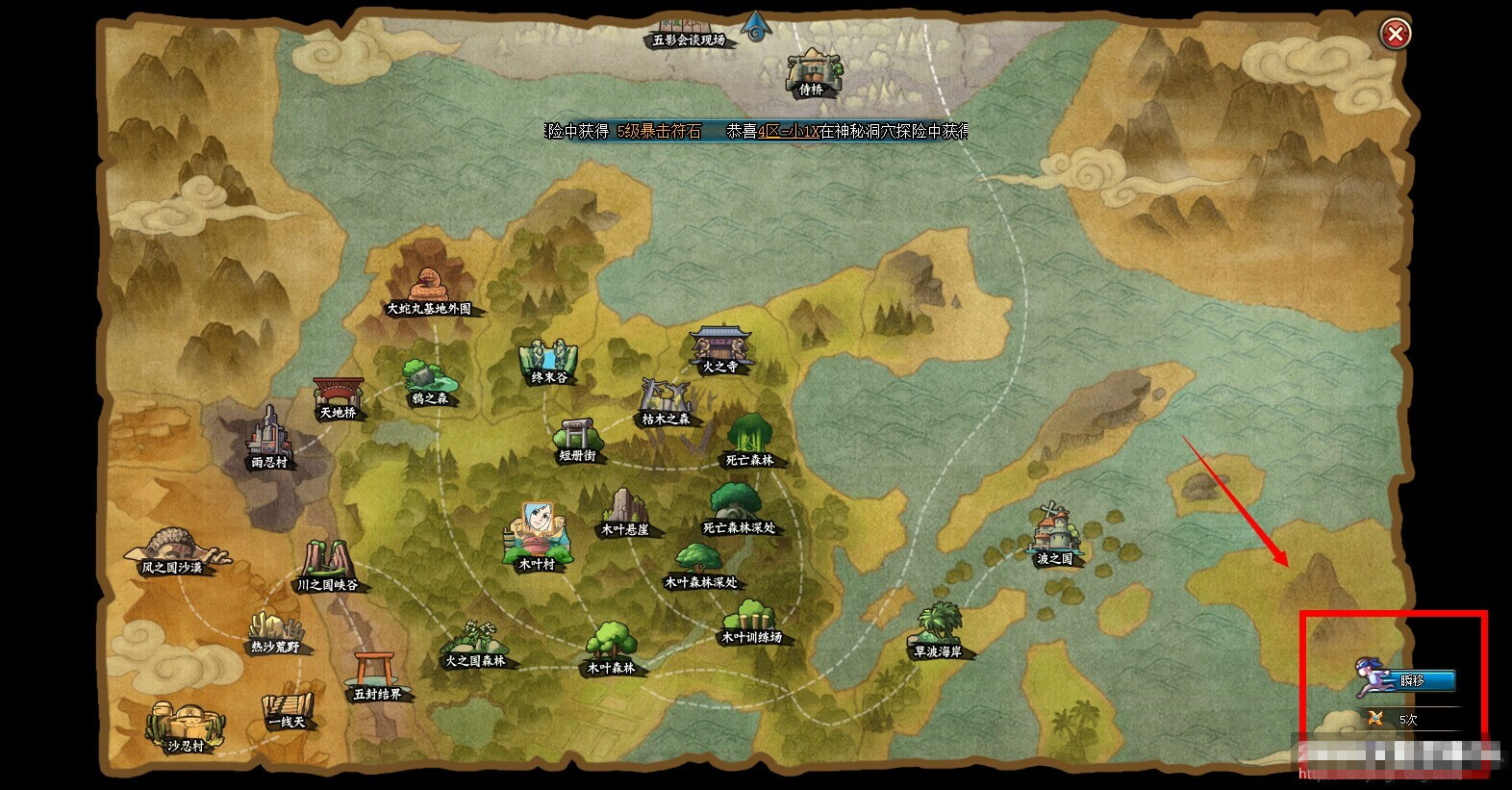
Task: Select the 火之寺 temple marker
Action: pos(720,348)
